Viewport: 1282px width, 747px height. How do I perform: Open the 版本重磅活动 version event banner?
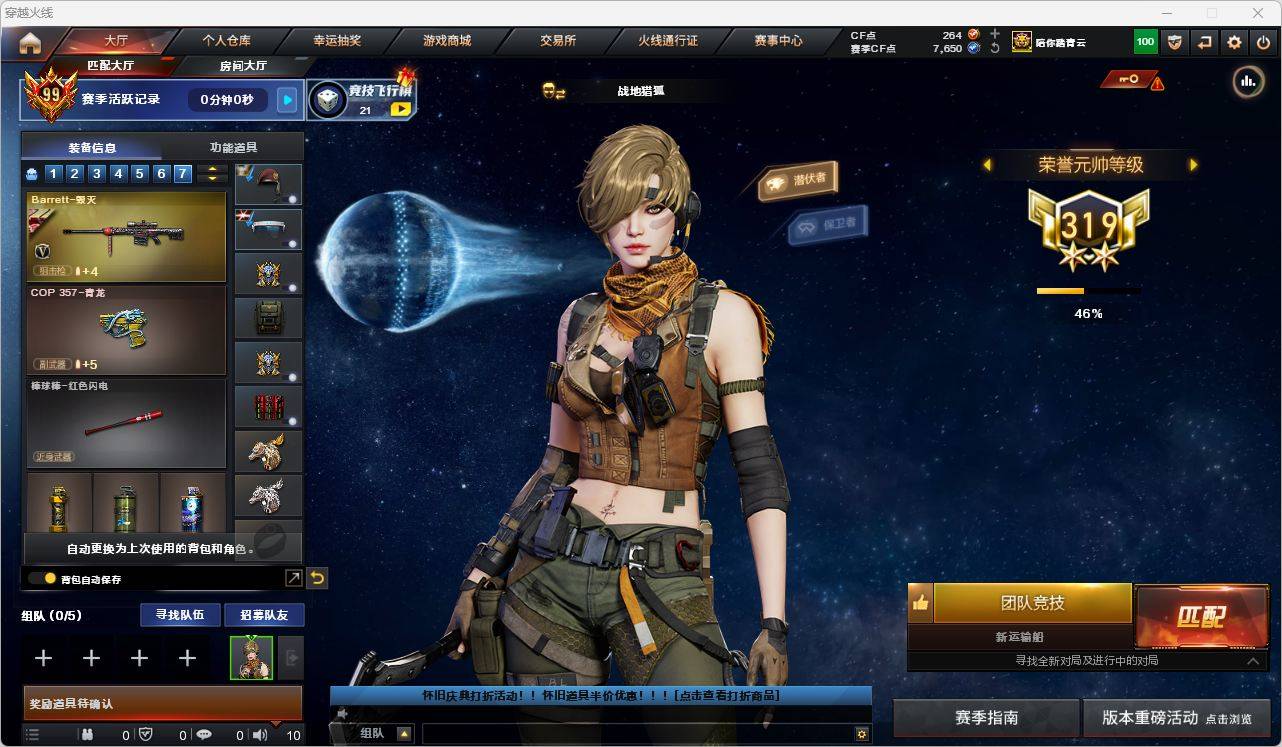[x=1176, y=718]
